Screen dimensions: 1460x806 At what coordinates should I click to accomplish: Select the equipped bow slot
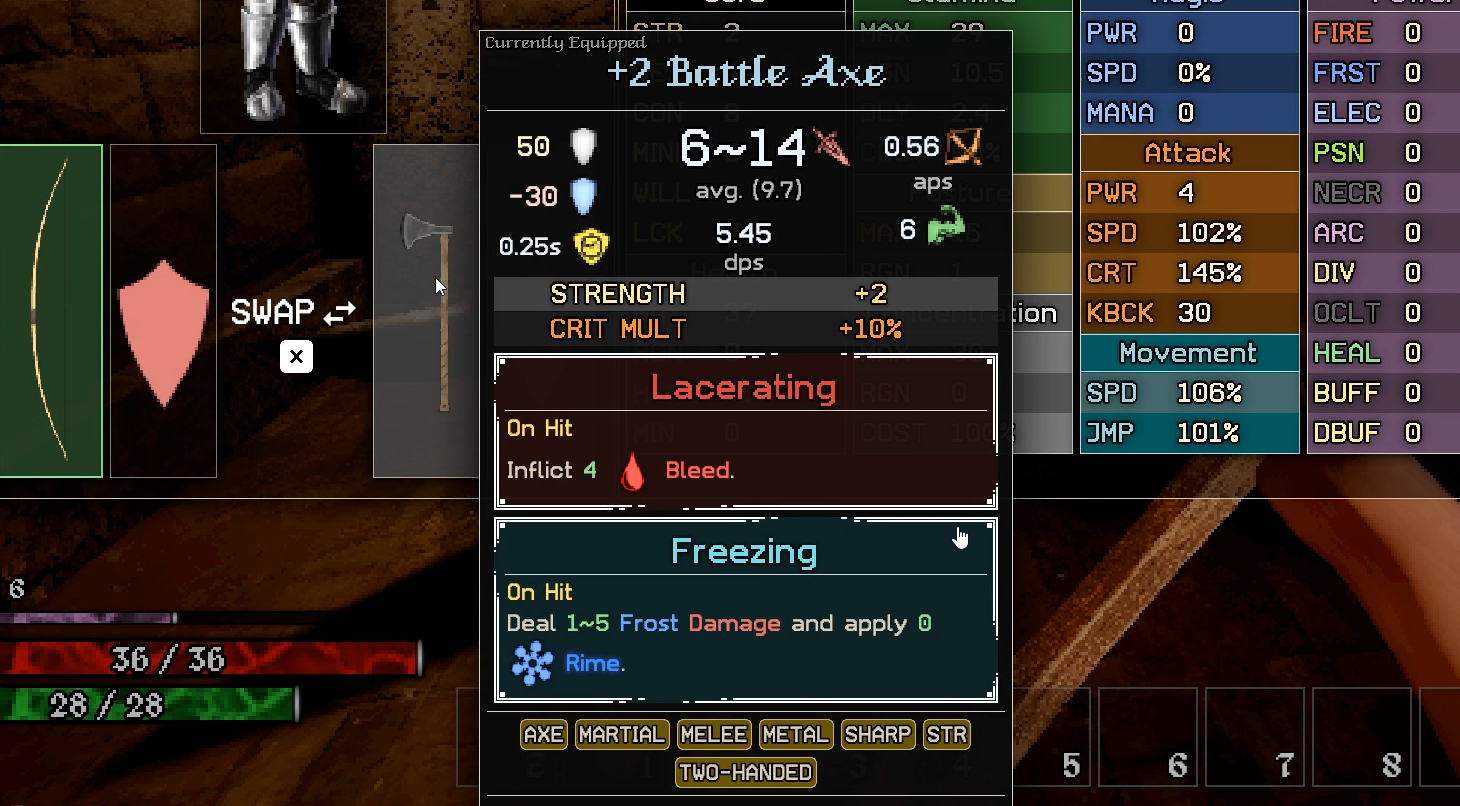pos(50,311)
